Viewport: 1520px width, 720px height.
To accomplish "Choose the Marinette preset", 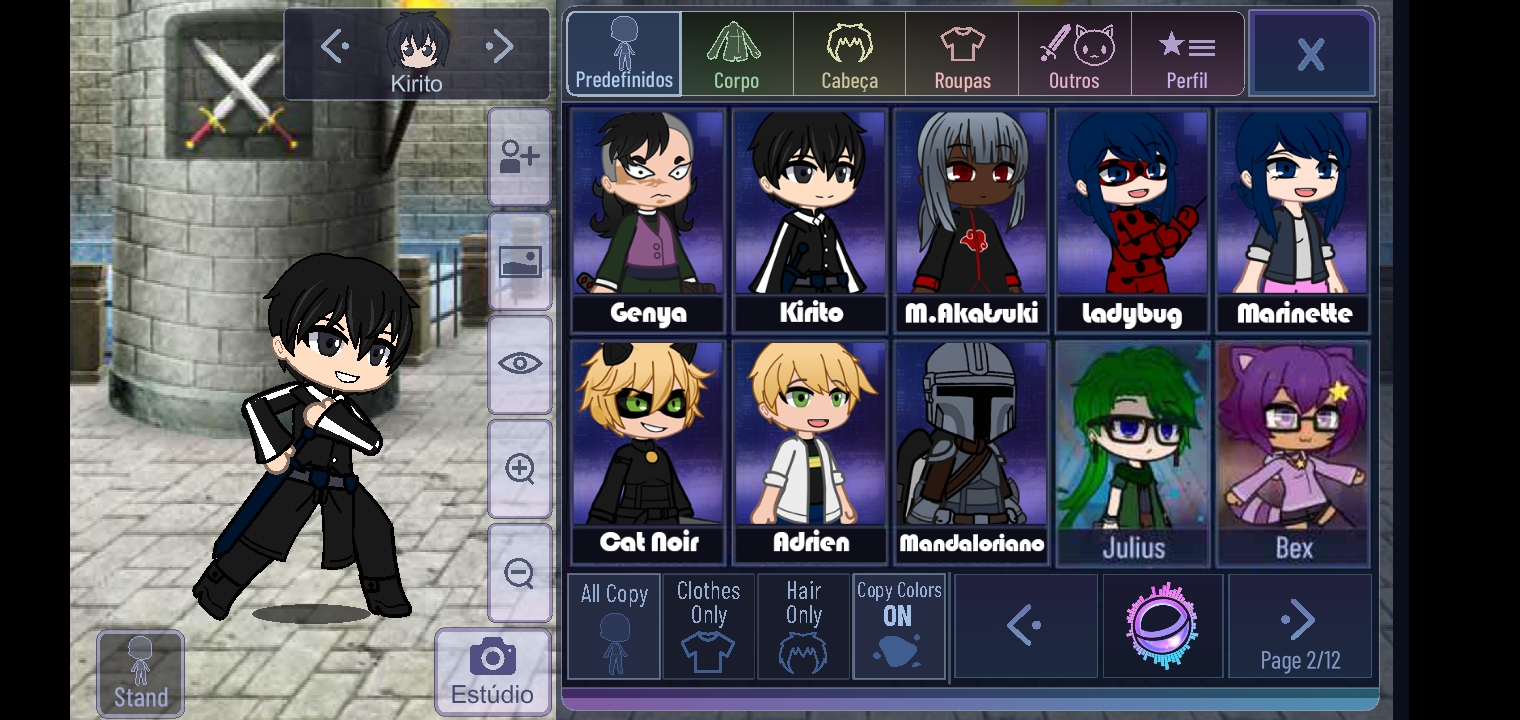I will click(1294, 220).
